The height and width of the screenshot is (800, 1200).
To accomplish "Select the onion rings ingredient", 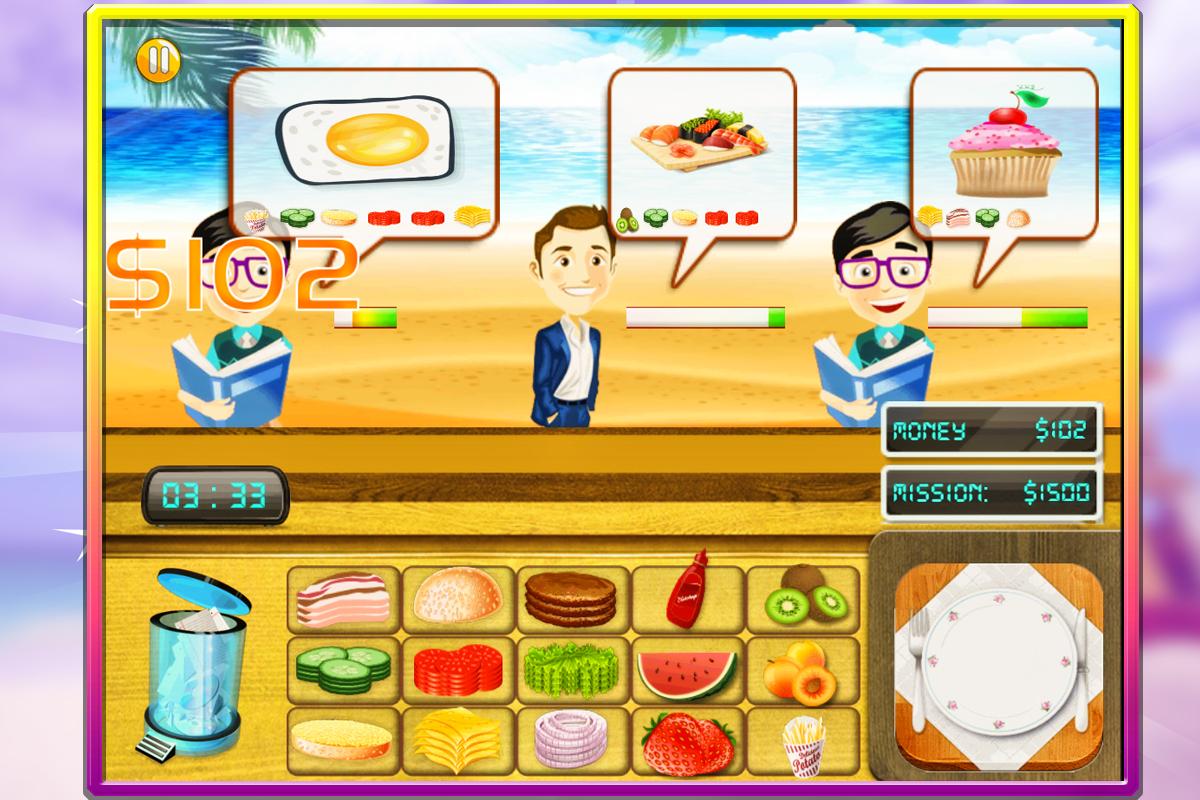I will [x=573, y=740].
